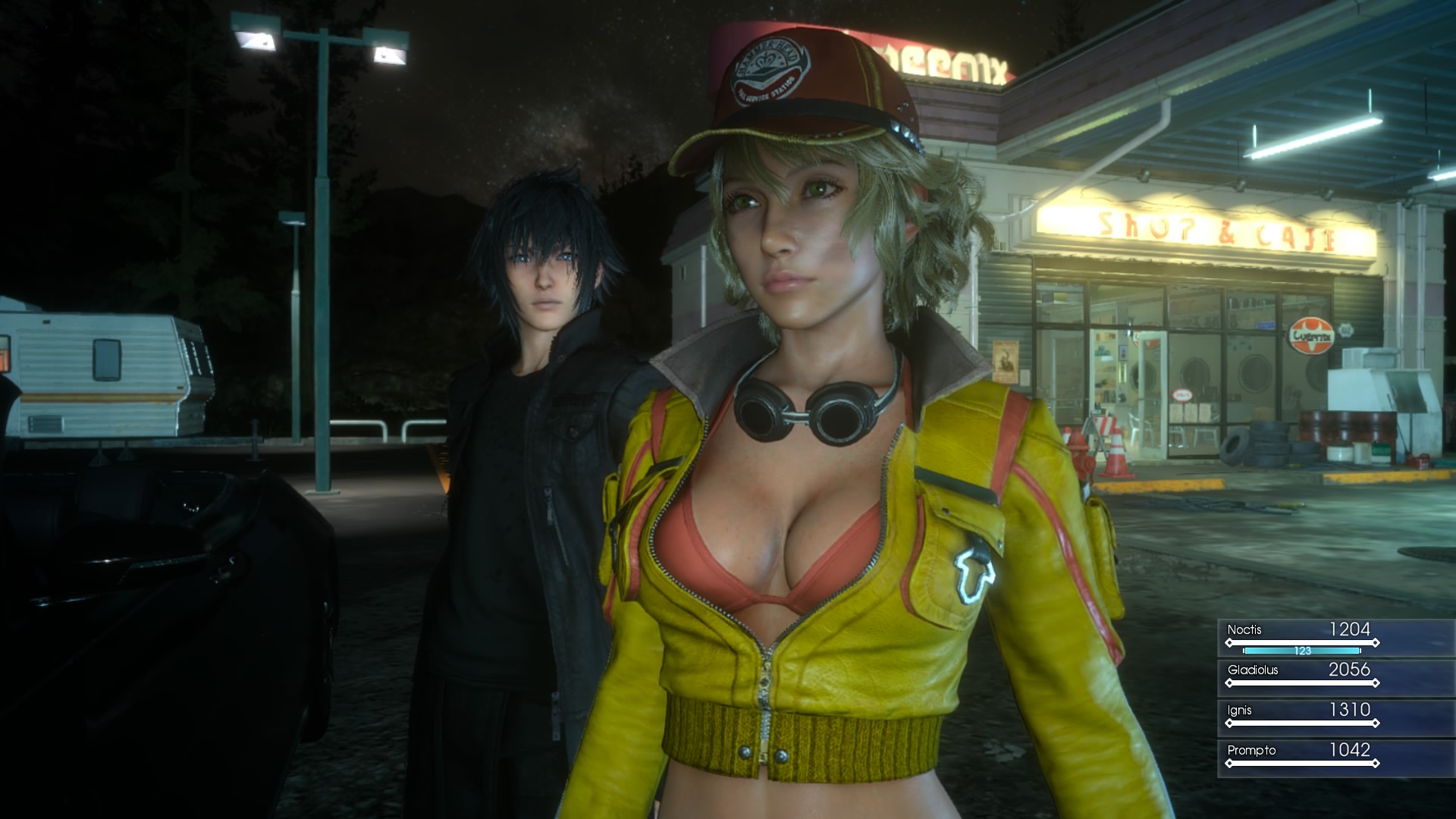Screen dimensions: 1456x819
Task: Pick Prompto from the party list
Action: [x=1301, y=756]
